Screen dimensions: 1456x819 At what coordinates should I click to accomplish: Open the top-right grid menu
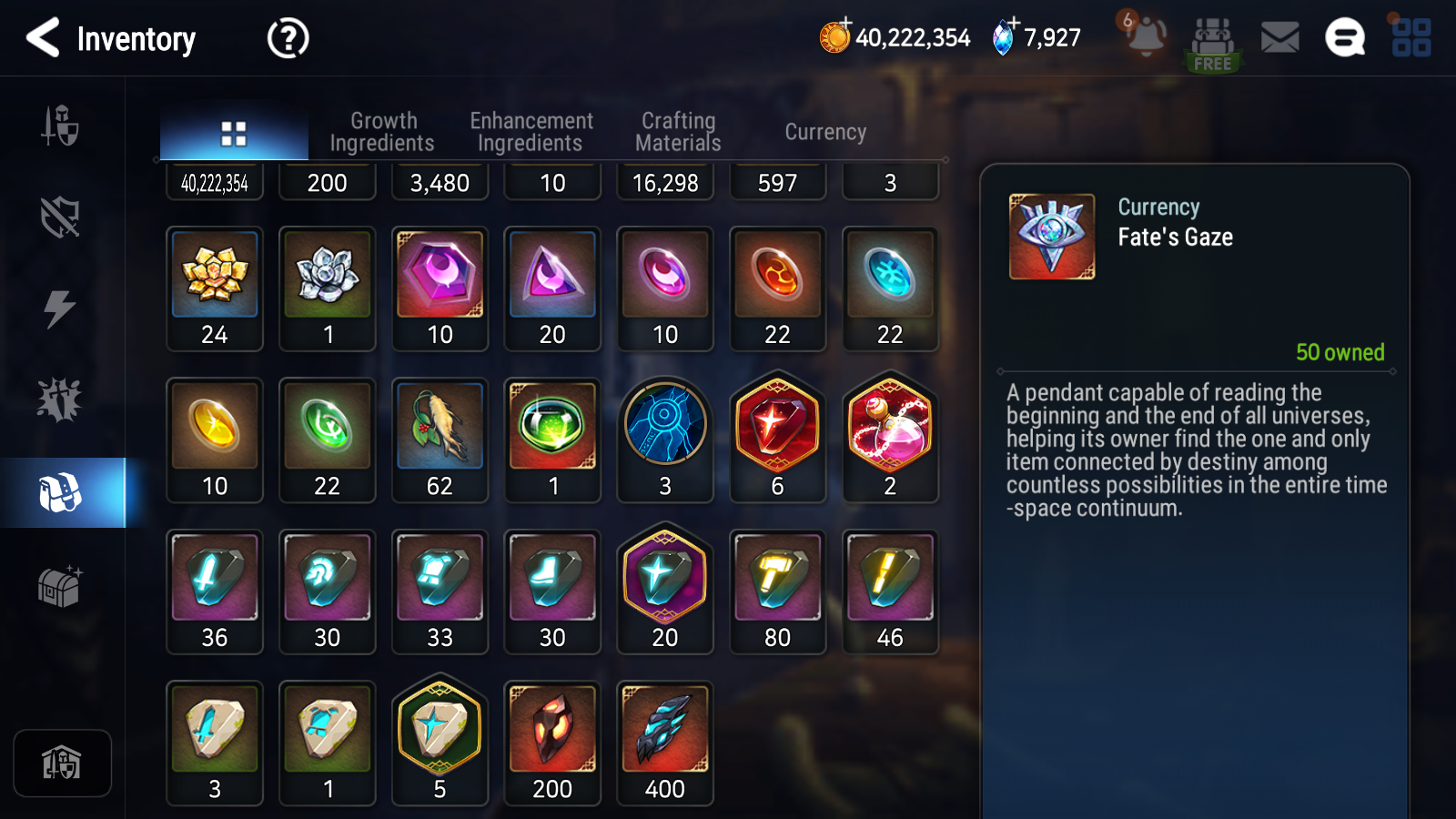tap(1411, 38)
